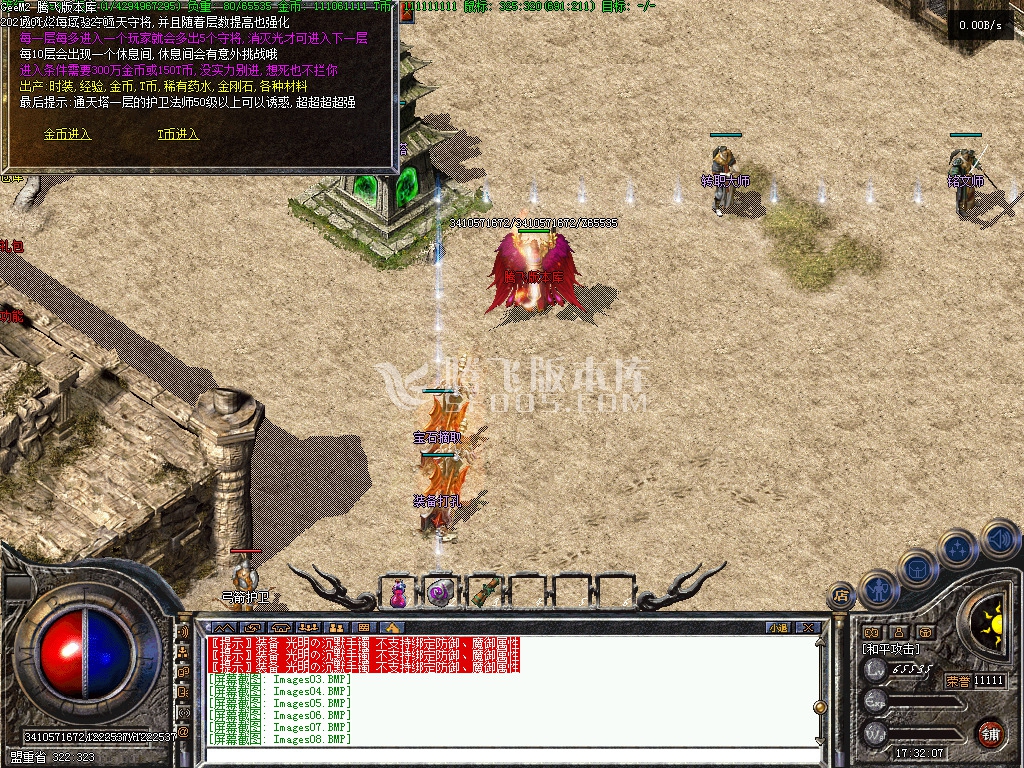Click the 小退 logout button

[x=778, y=627]
